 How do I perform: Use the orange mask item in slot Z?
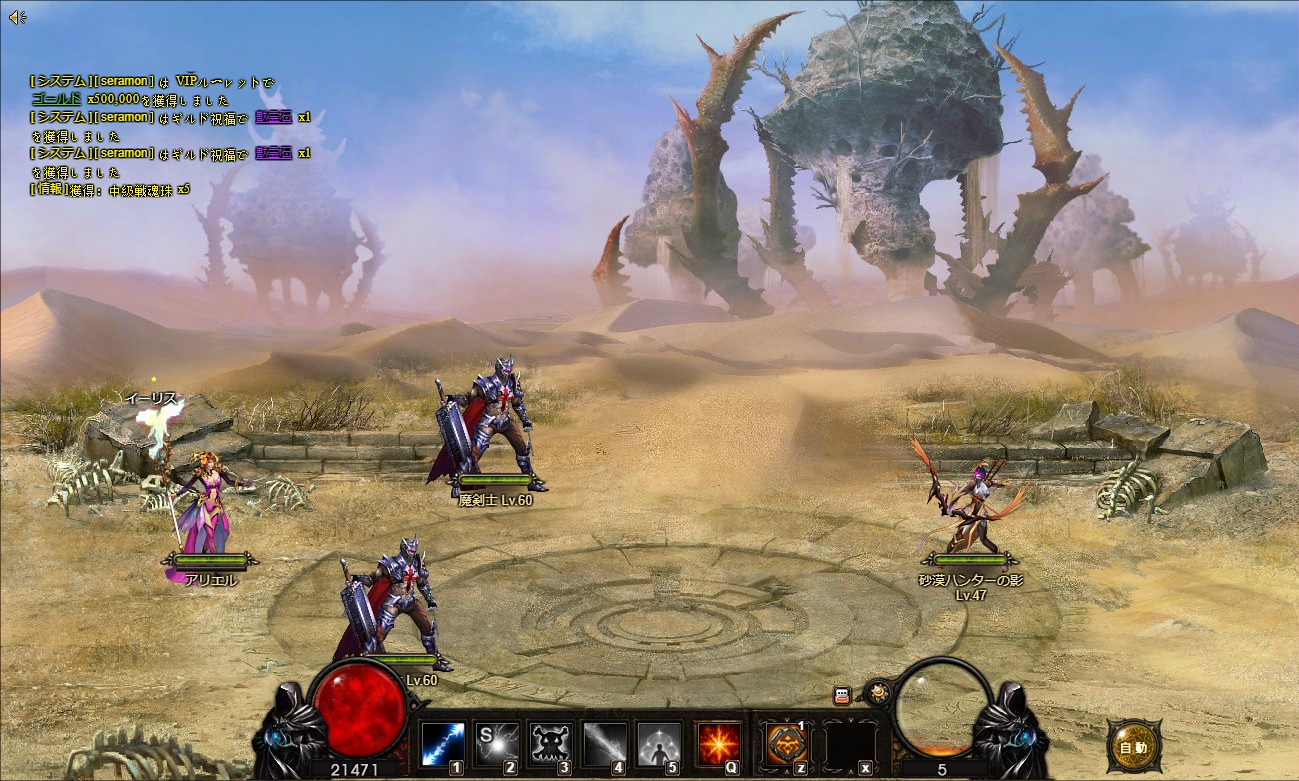786,745
